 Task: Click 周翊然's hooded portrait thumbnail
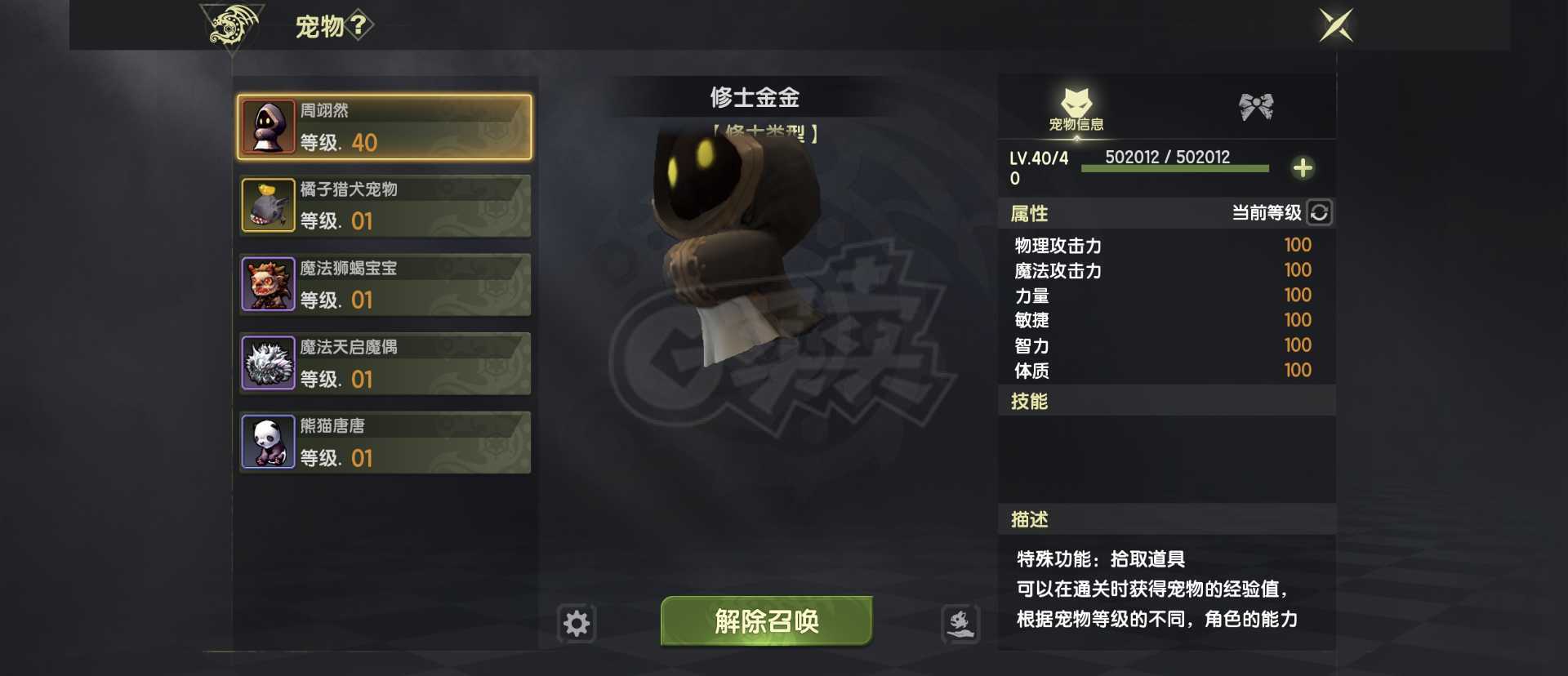(268, 127)
